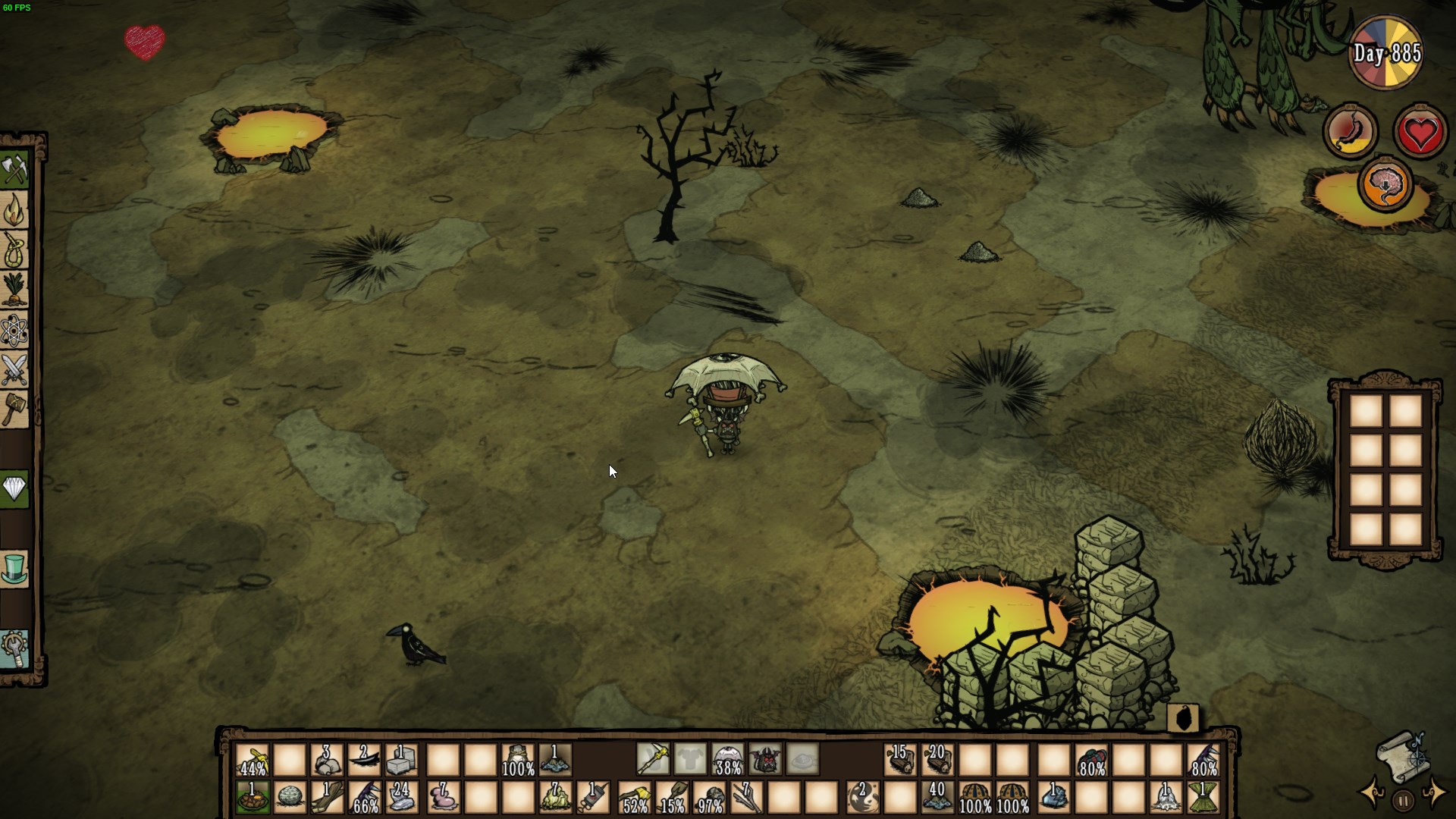Select the 44% banana inventory slot

(x=250, y=758)
